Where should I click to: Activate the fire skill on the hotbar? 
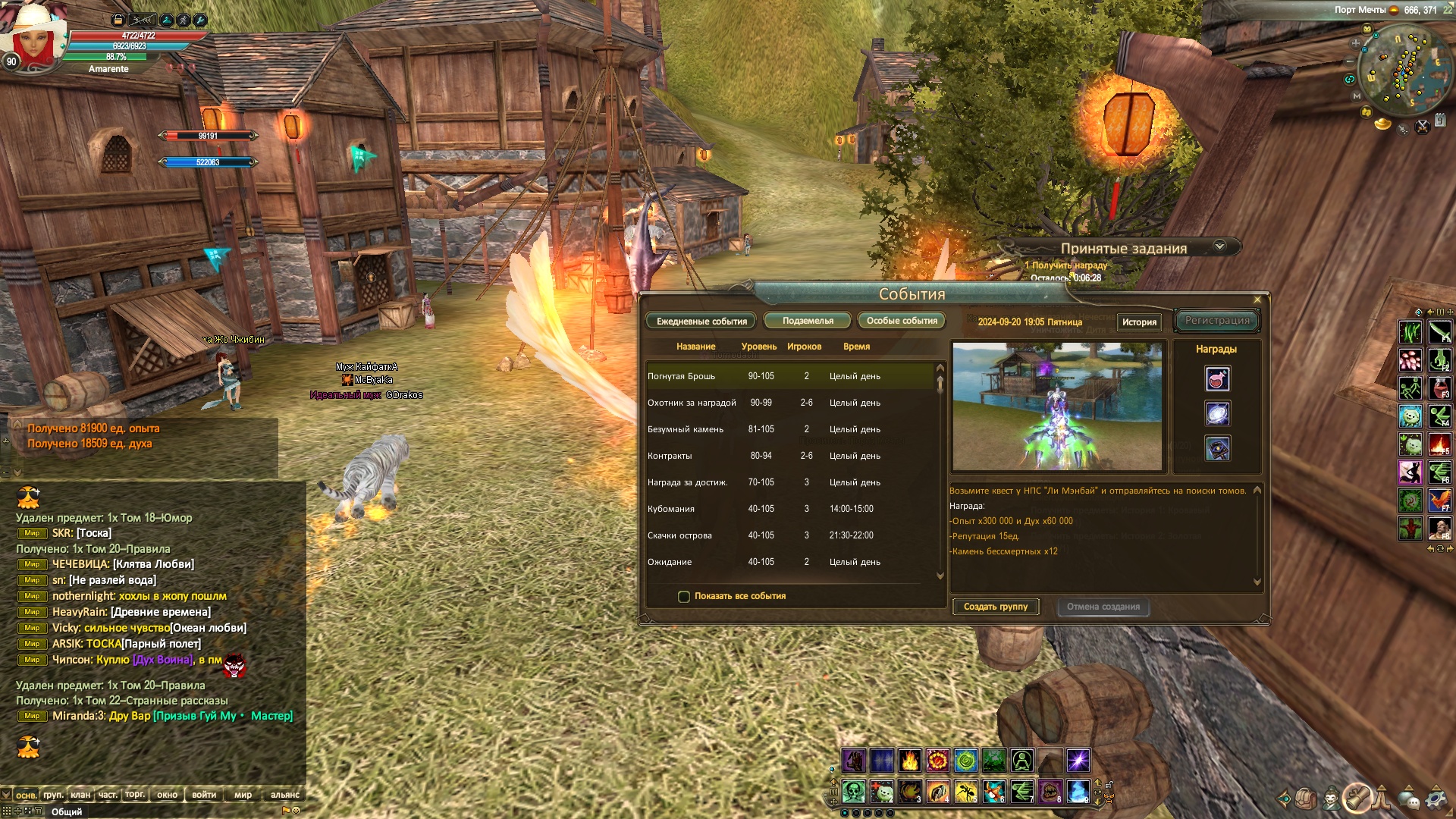[909, 760]
